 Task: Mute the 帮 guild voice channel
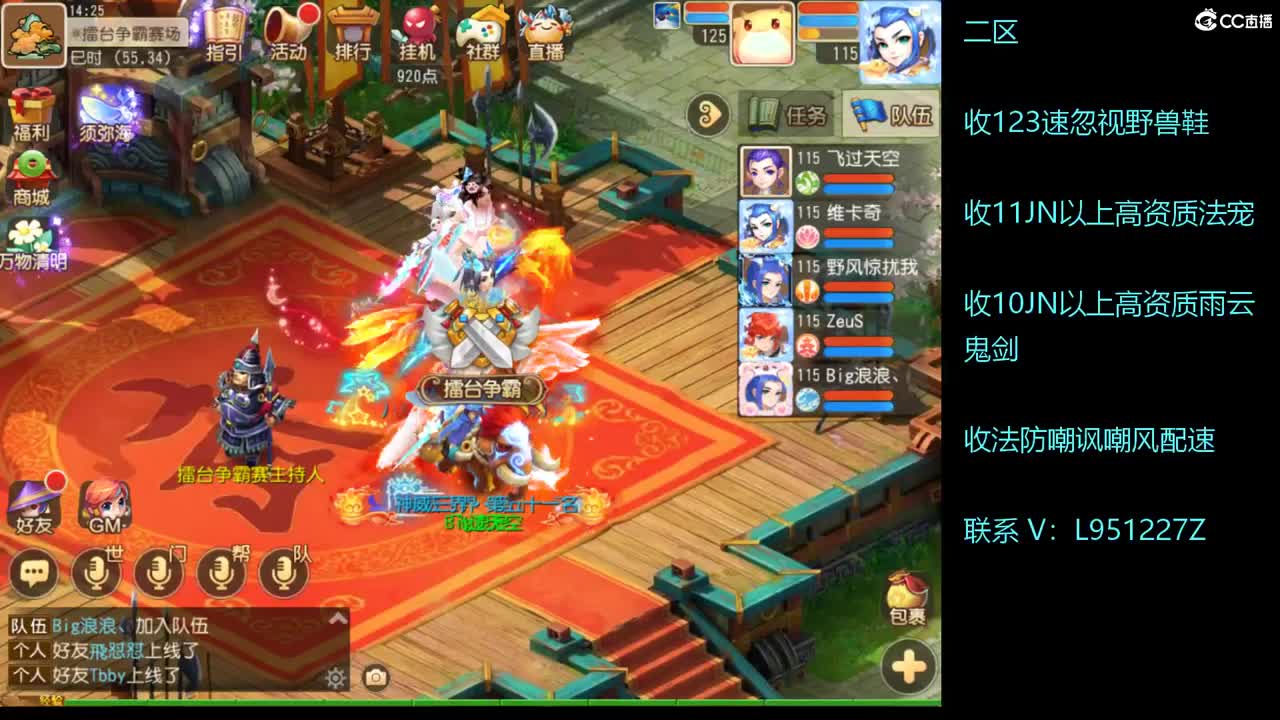(x=219, y=570)
